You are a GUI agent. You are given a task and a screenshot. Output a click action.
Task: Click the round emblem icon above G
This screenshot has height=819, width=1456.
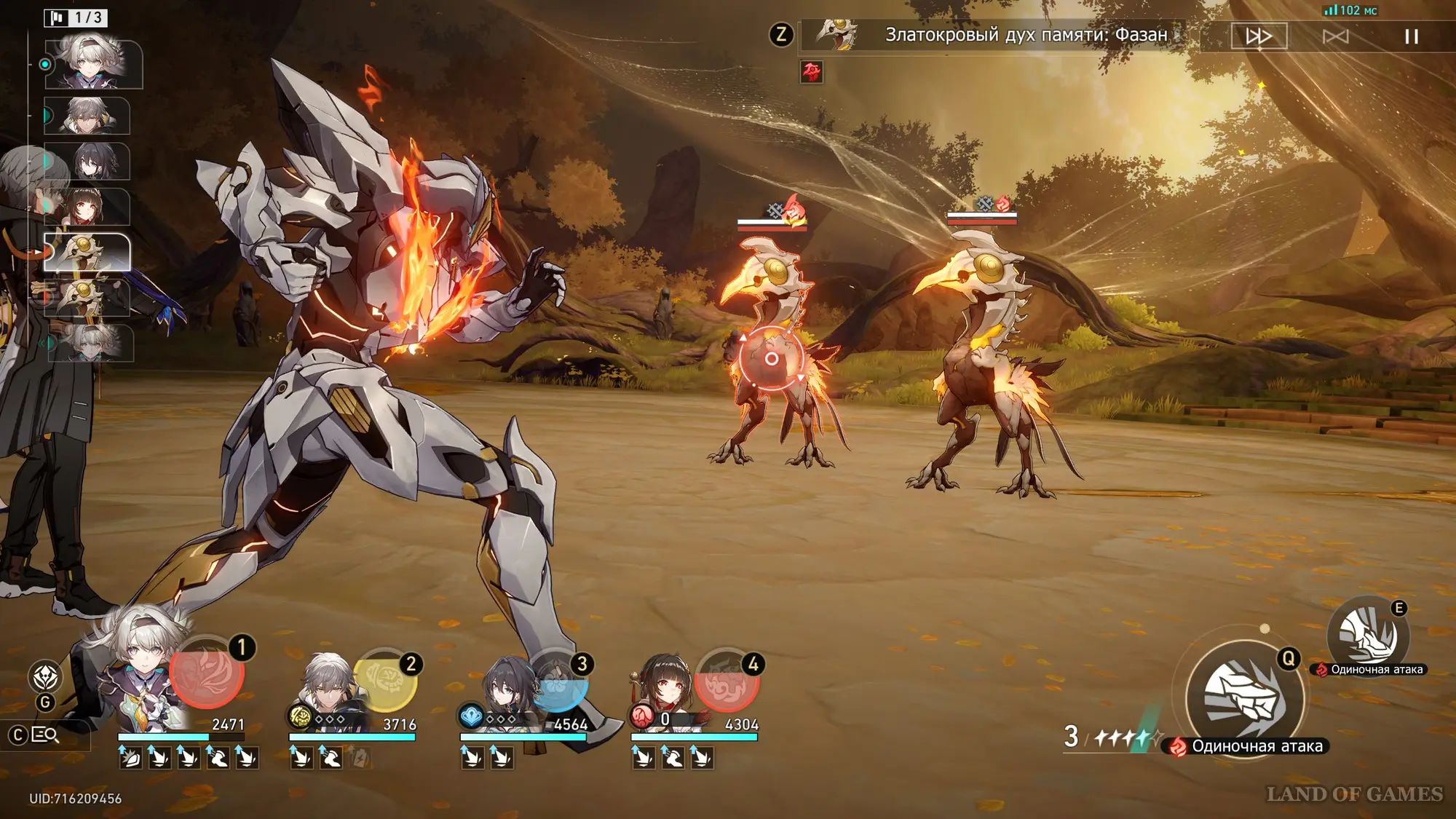click(x=45, y=676)
